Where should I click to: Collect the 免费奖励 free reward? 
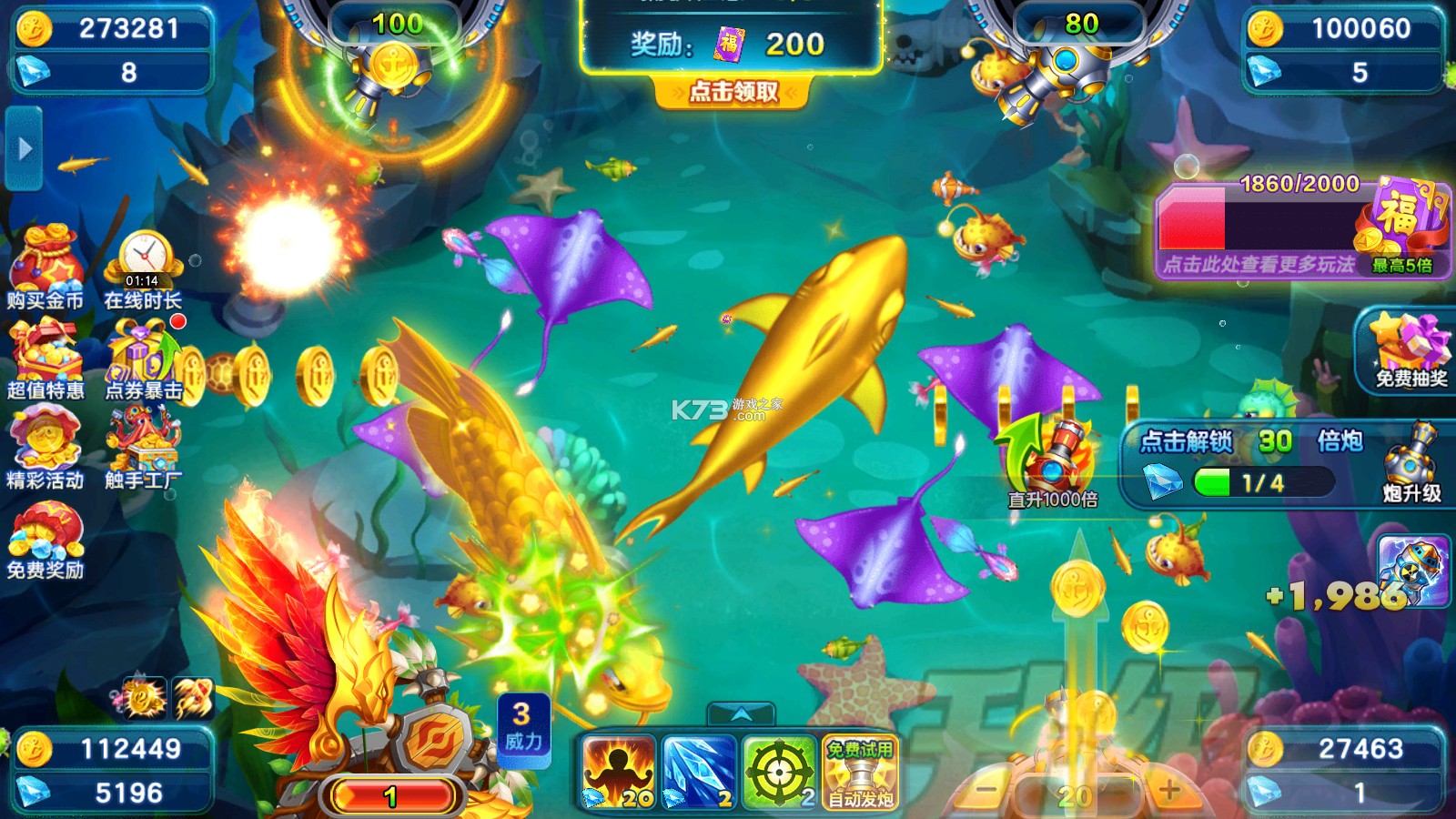(x=45, y=540)
